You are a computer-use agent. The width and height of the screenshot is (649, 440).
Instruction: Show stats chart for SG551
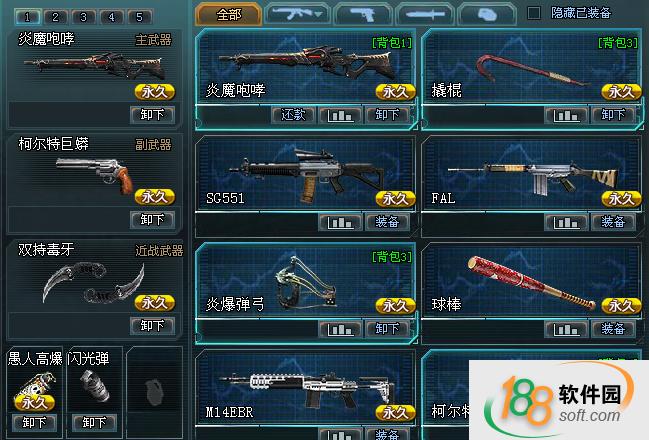click(x=341, y=222)
